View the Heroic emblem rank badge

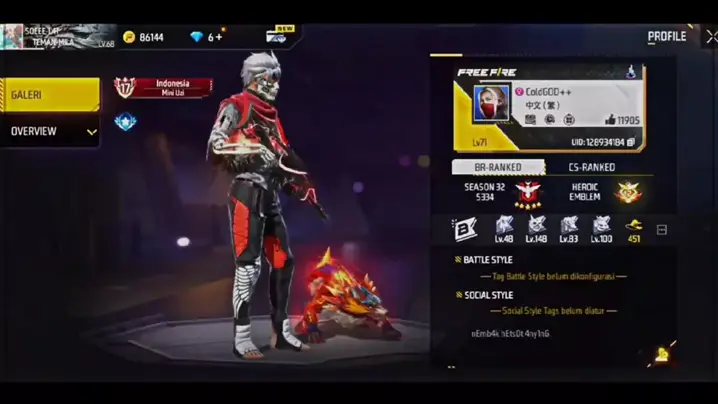click(629, 192)
